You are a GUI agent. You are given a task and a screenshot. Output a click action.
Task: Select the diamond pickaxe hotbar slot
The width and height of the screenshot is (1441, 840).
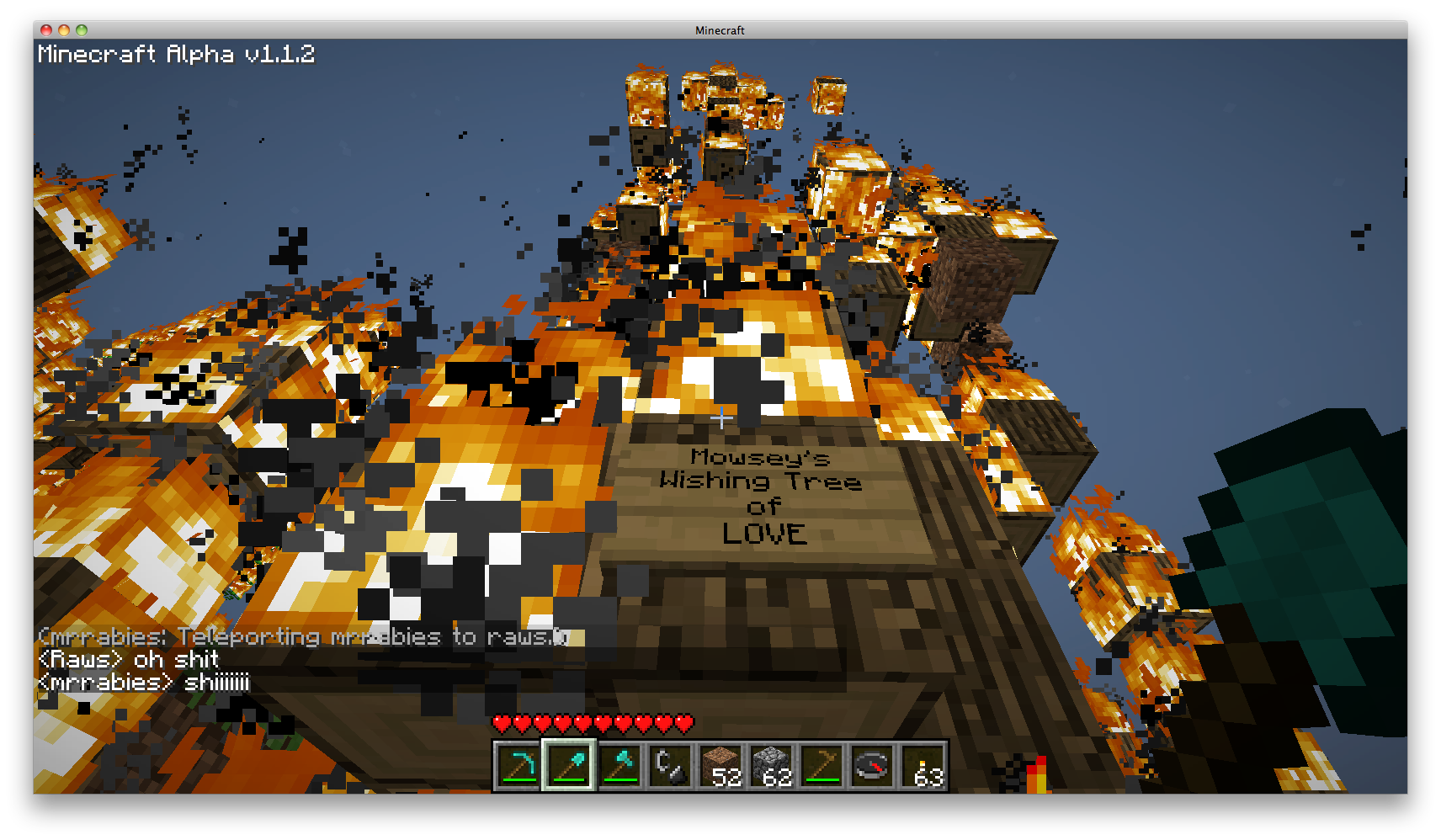[x=518, y=766]
